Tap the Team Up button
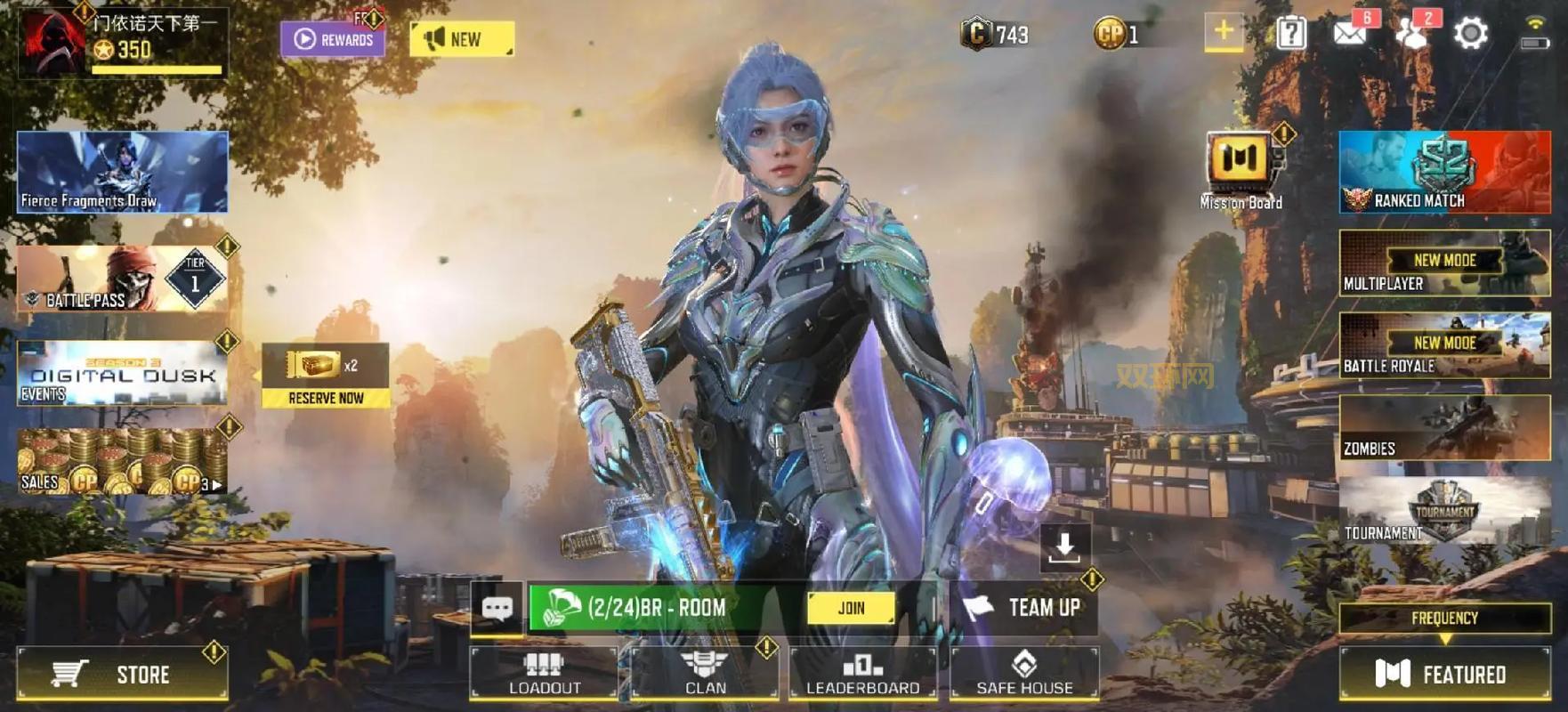 1024,608
